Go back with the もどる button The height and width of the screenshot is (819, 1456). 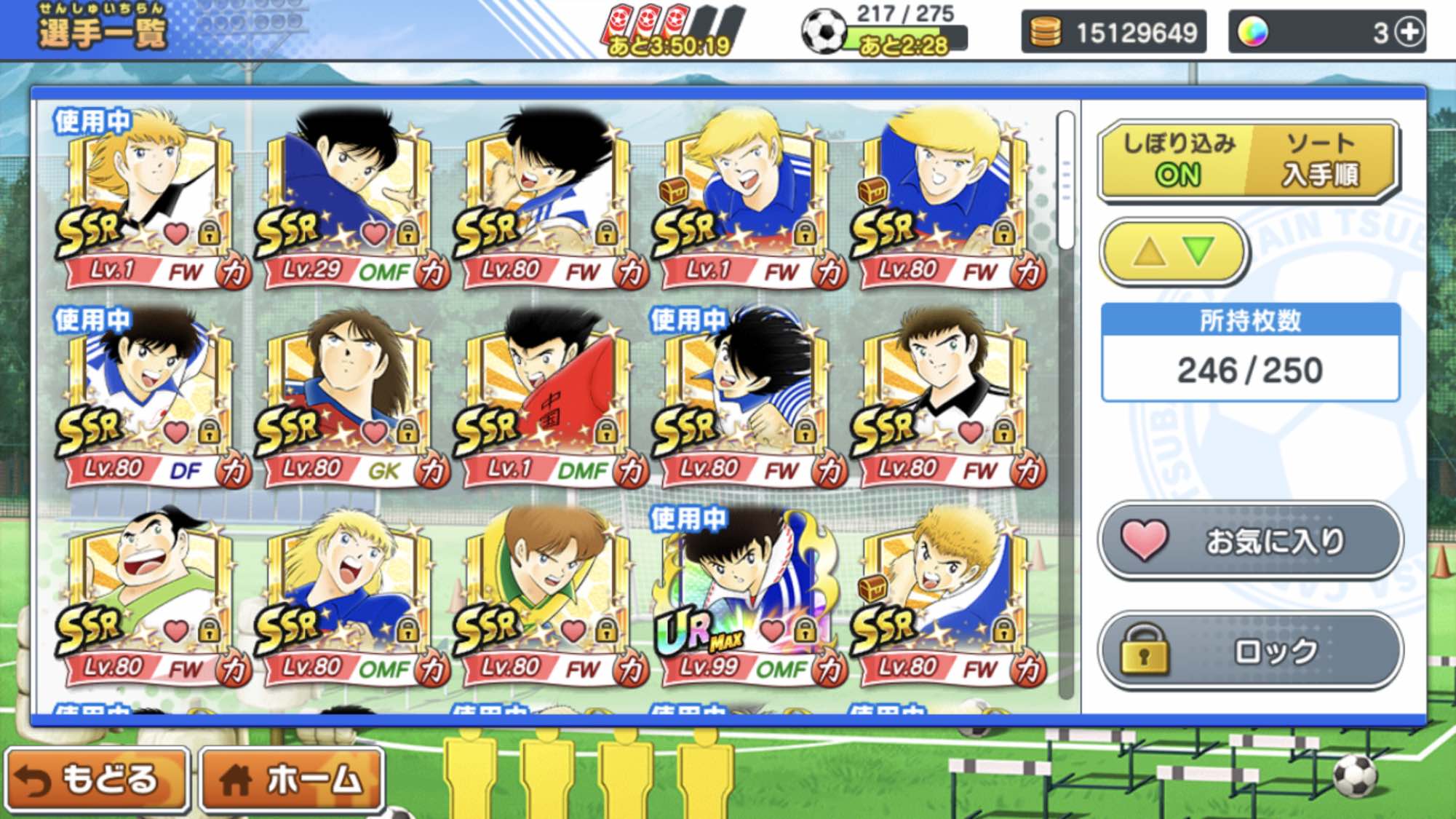97,779
